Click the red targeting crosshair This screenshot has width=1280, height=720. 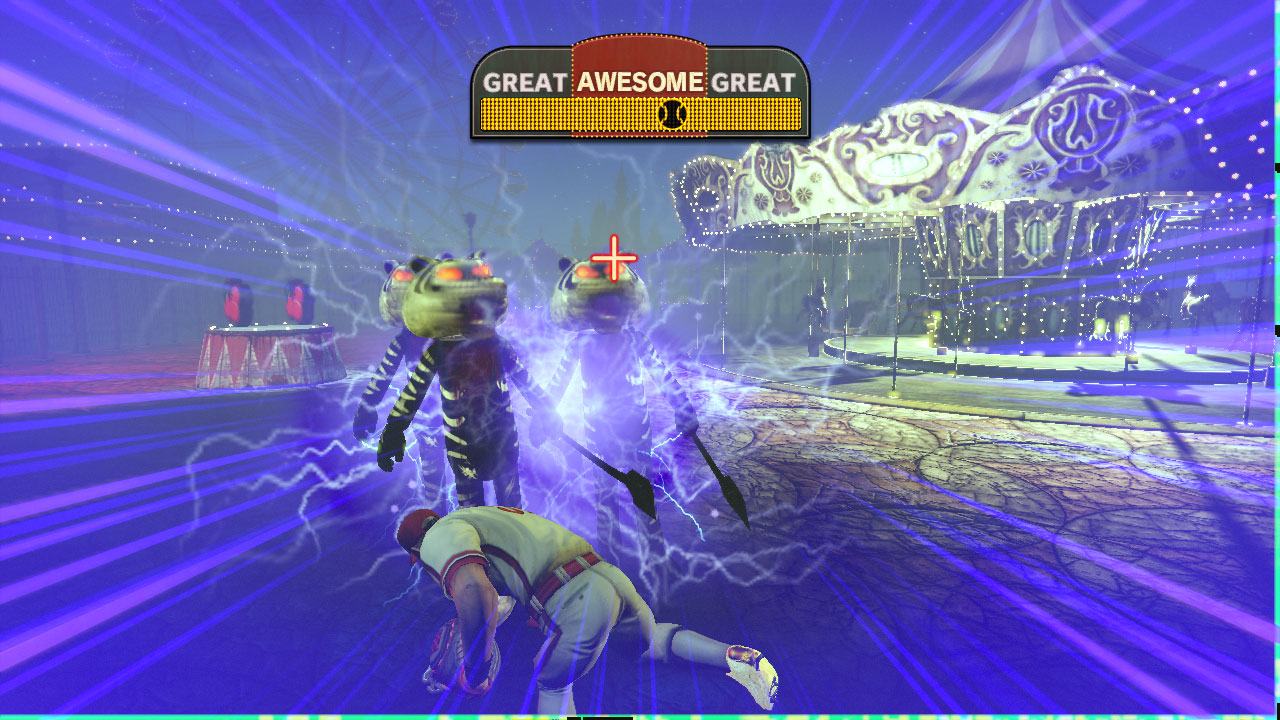coord(614,260)
